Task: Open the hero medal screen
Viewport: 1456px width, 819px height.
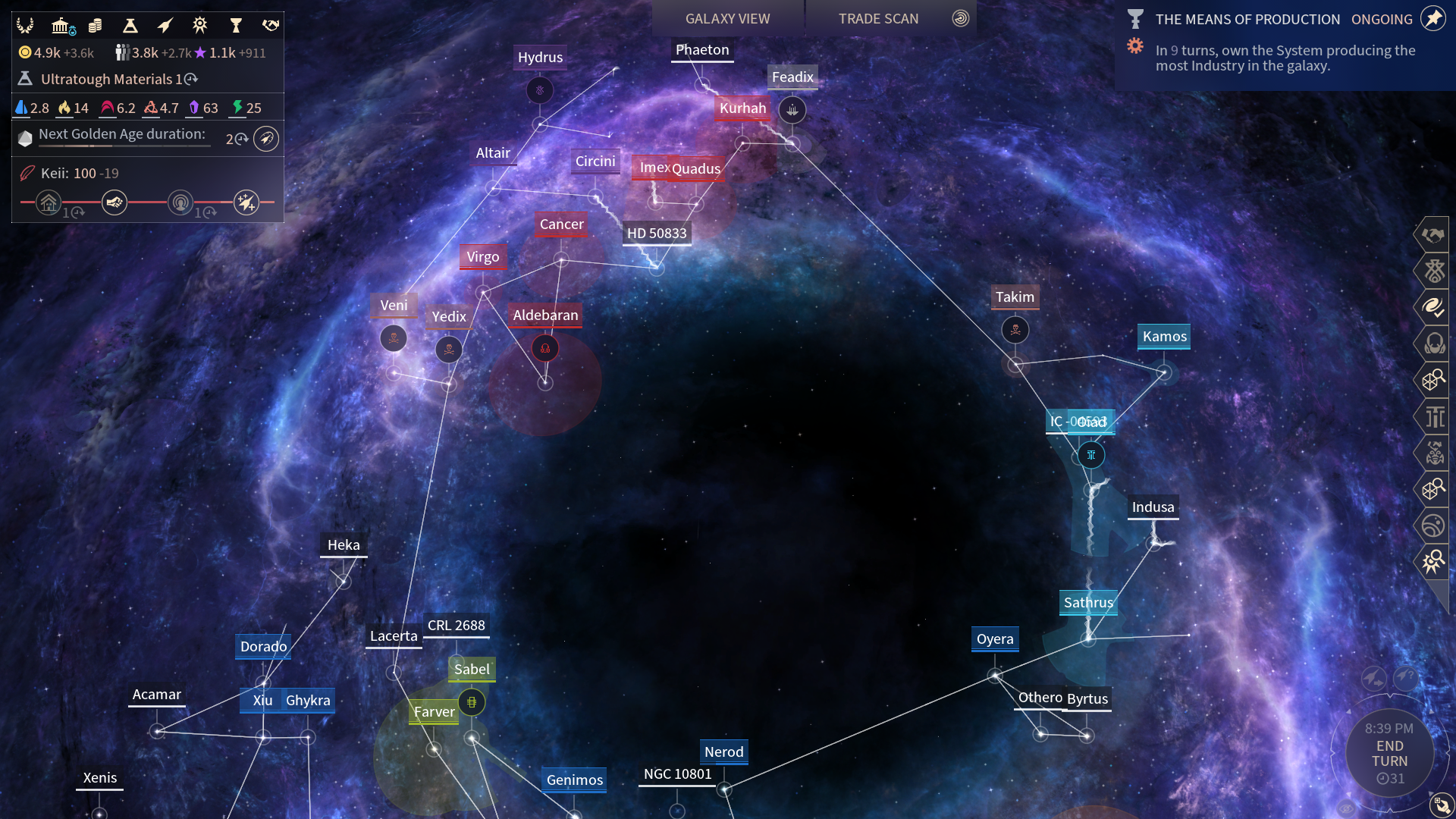Action: (x=199, y=26)
